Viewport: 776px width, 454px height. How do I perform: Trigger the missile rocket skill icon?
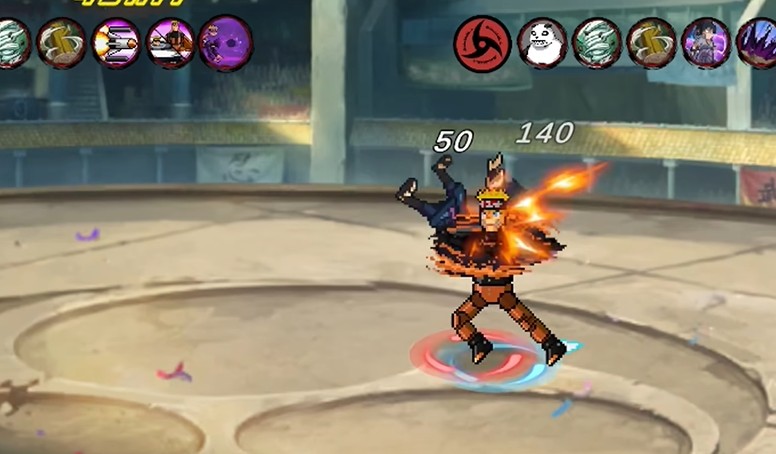coord(115,43)
